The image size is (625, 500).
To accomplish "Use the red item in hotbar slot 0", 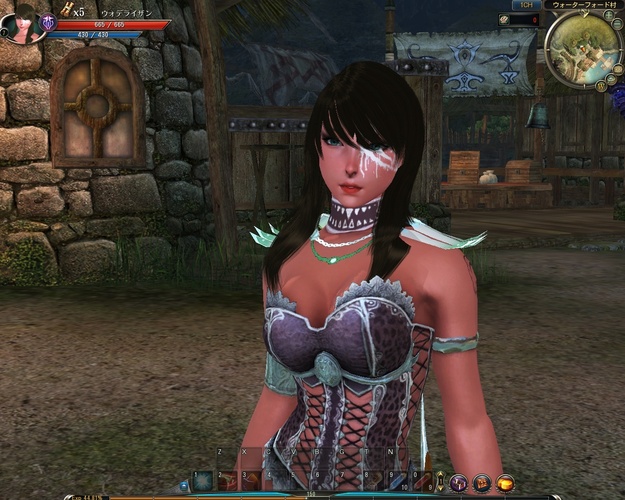I will click(423, 481).
